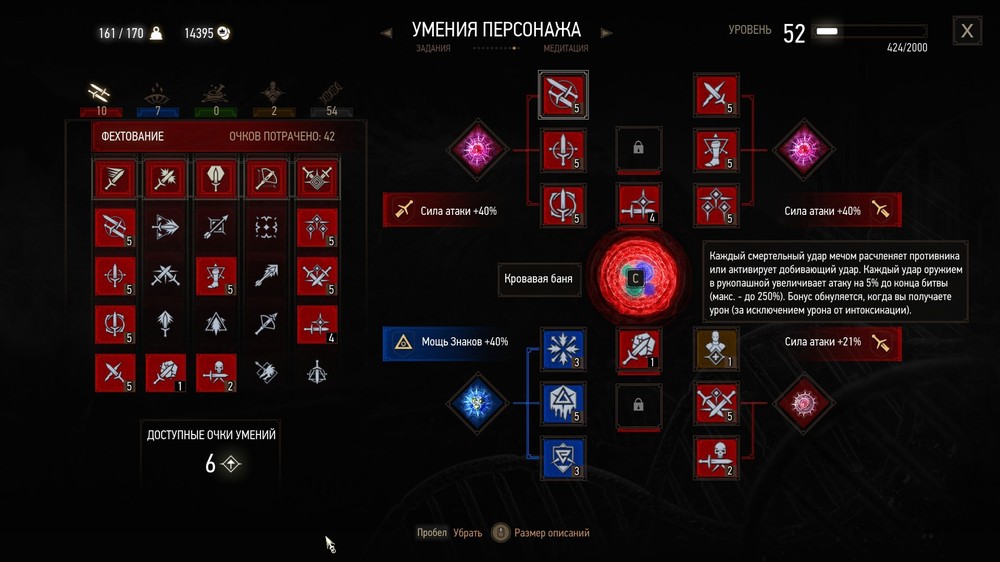Image resolution: width=1000 pixels, height=562 pixels.
Task: Choose the blue shield sign skill slot
Action: (x=561, y=455)
